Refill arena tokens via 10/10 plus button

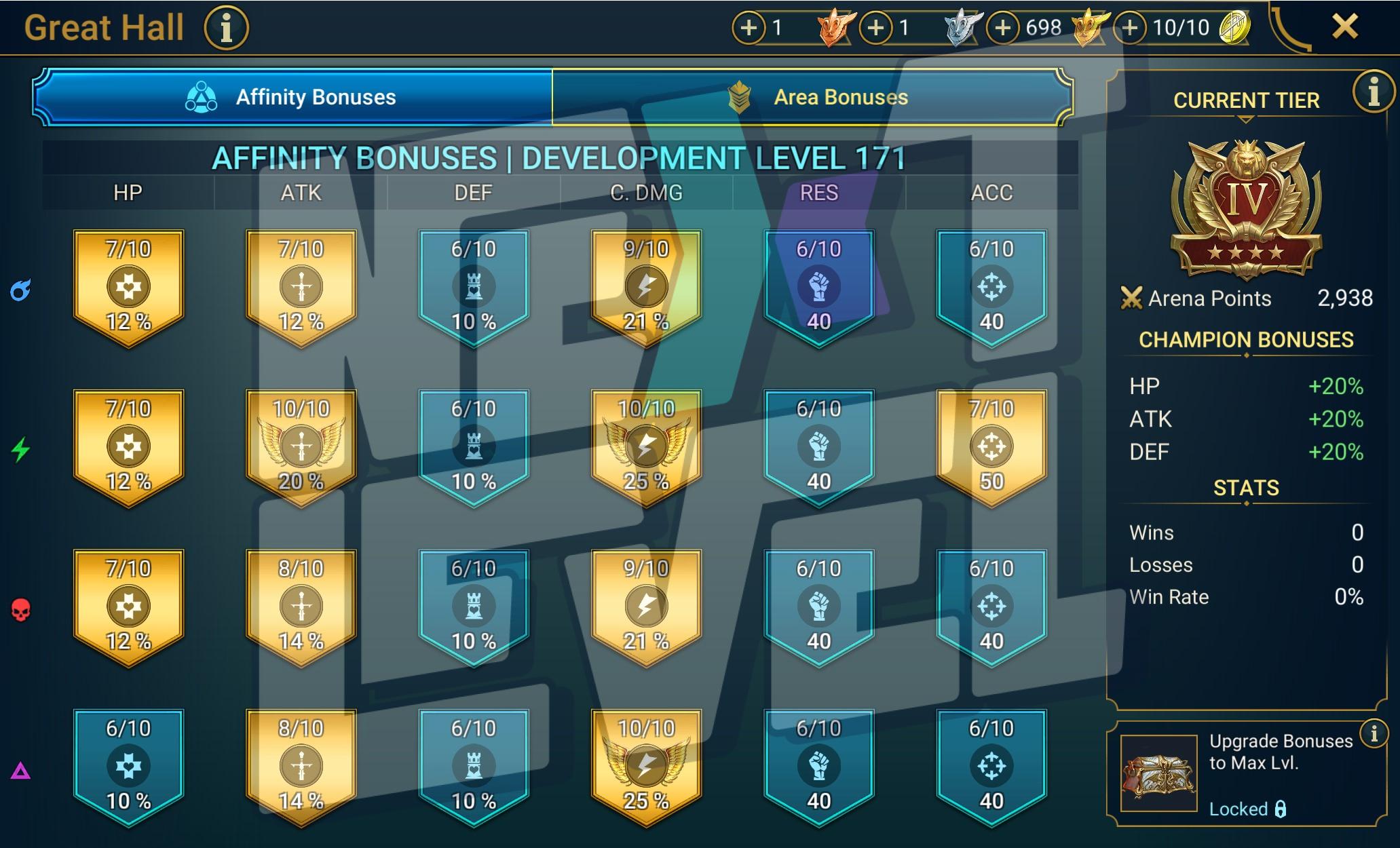pyautogui.click(x=1129, y=28)
